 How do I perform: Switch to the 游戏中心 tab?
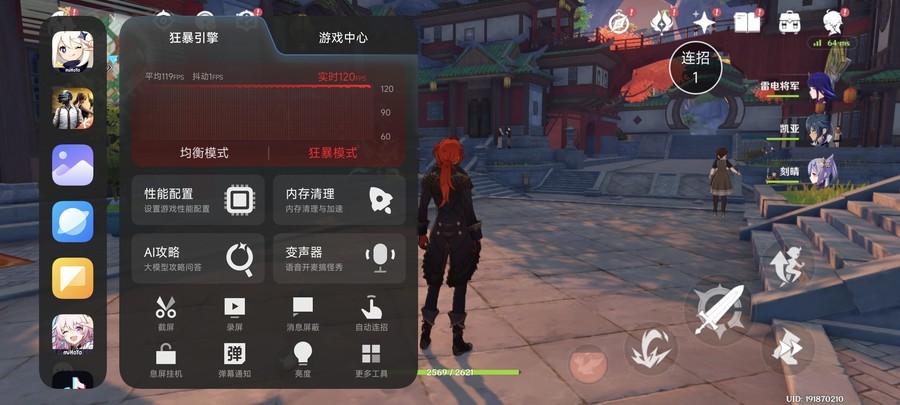[x=343, y=38]
